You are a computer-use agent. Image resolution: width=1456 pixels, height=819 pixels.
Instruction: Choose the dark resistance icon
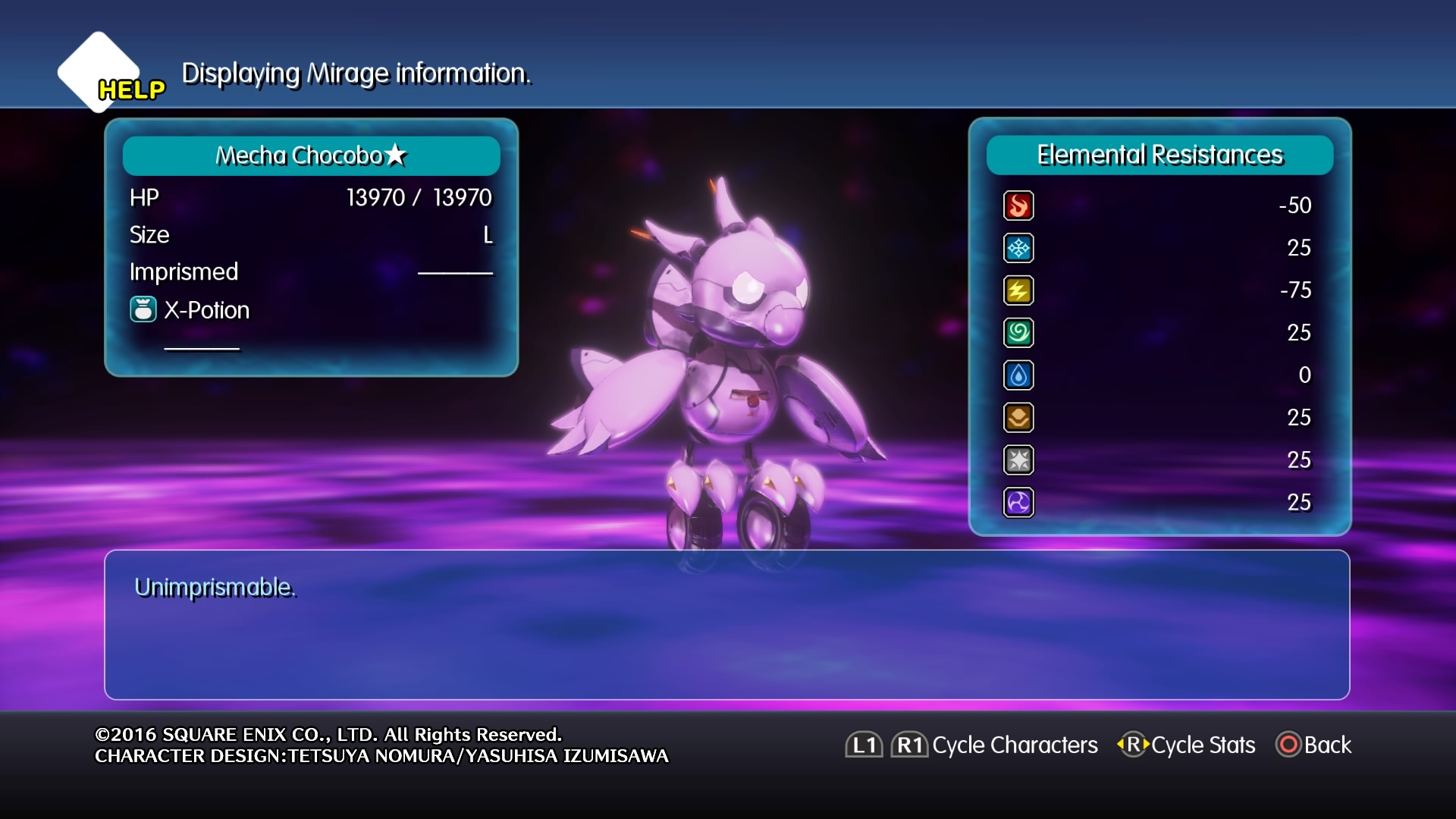click(1018, 503)
